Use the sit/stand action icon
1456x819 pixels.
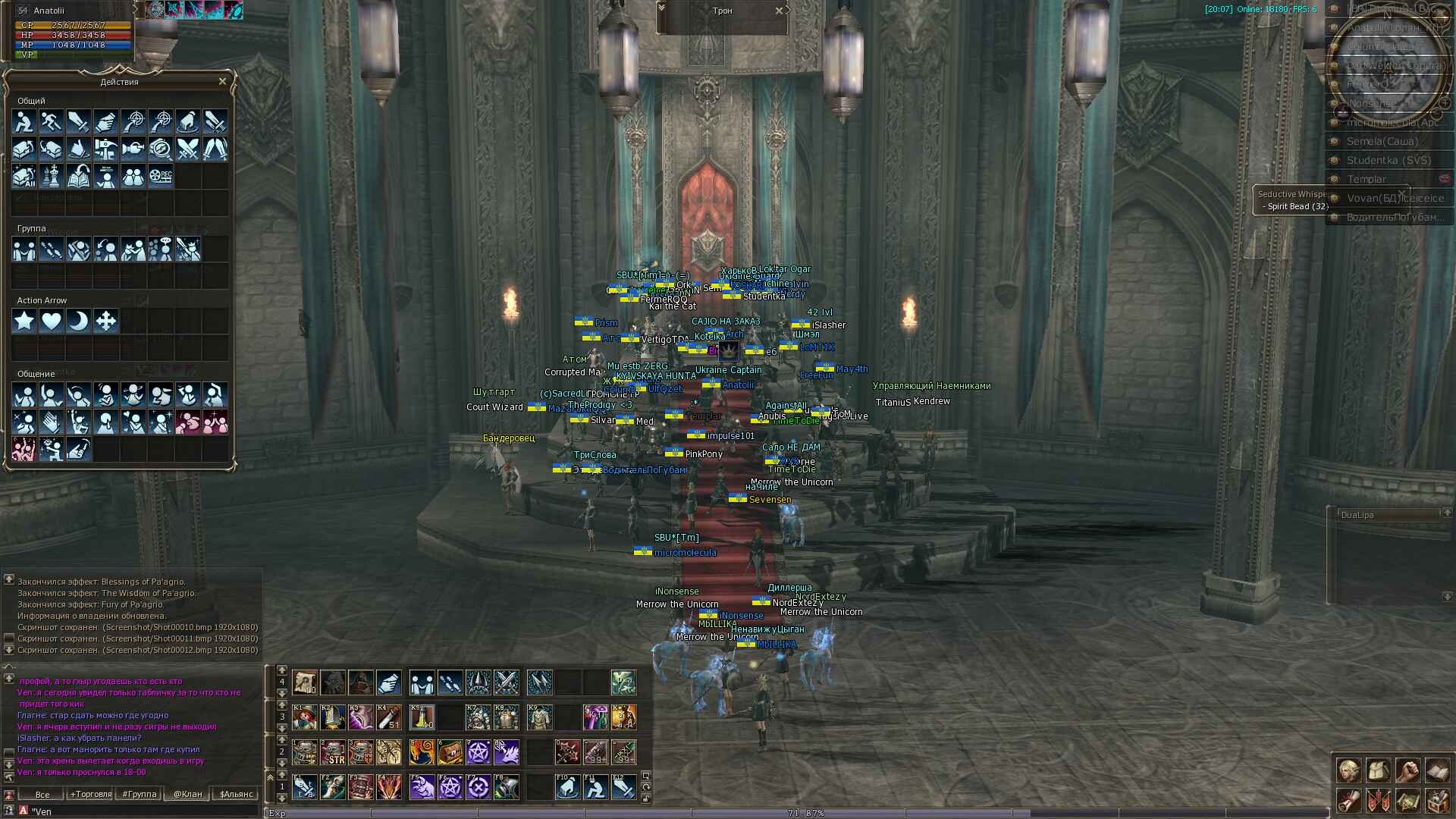(x=24, y=121)
